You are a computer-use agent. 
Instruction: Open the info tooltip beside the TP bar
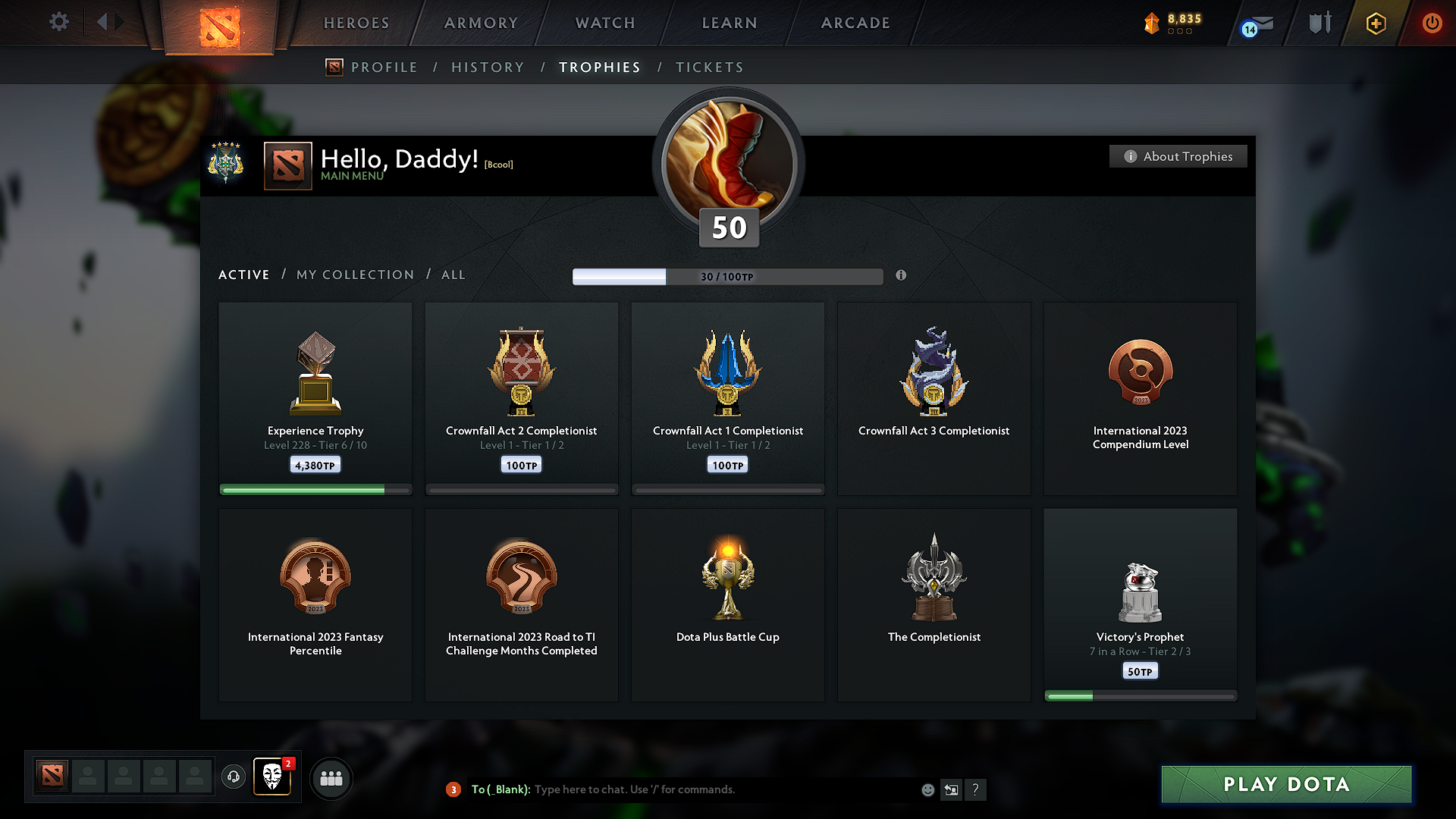pos(902,276)
